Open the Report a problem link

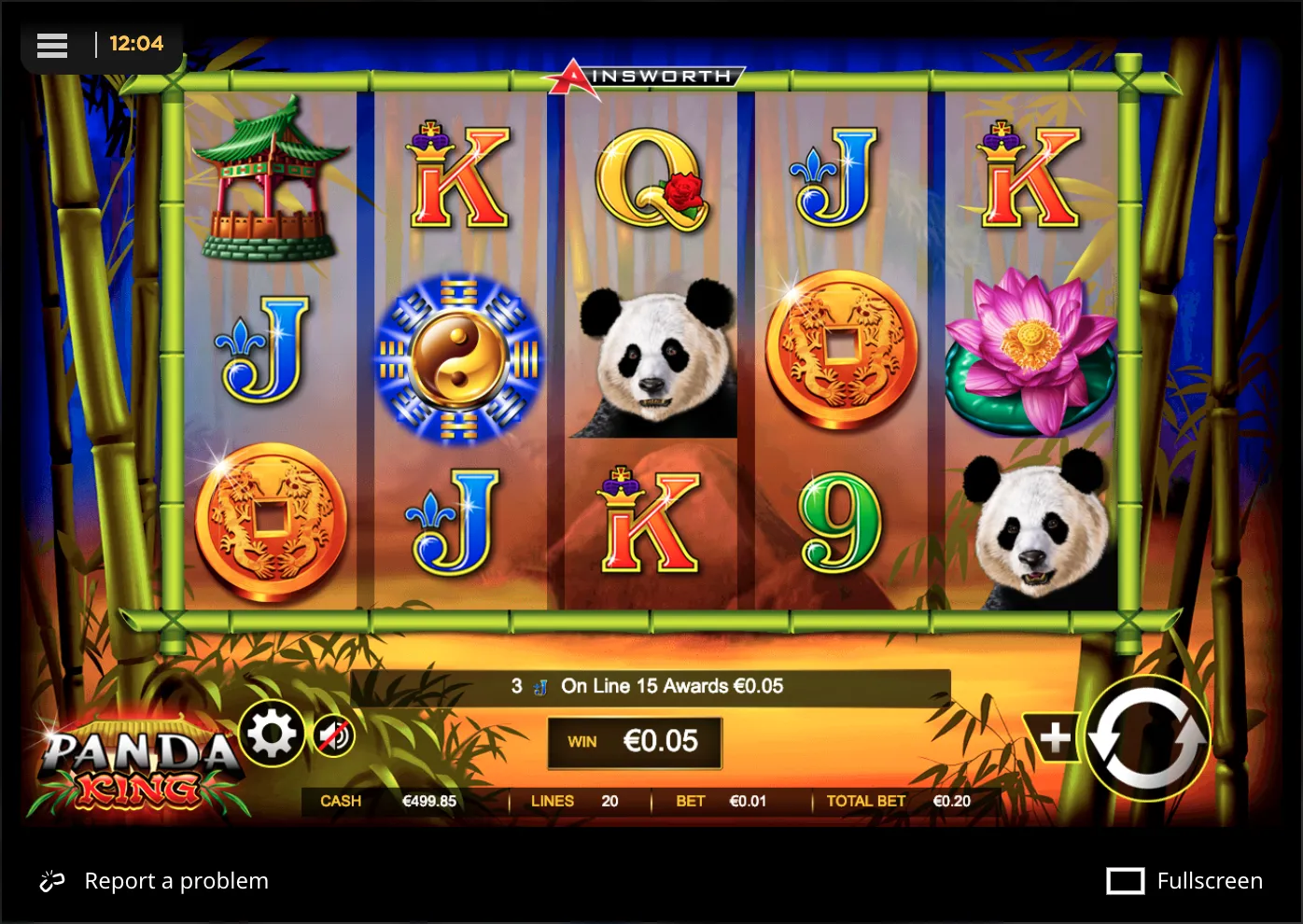pyautogui.click(x=176, y=880)
